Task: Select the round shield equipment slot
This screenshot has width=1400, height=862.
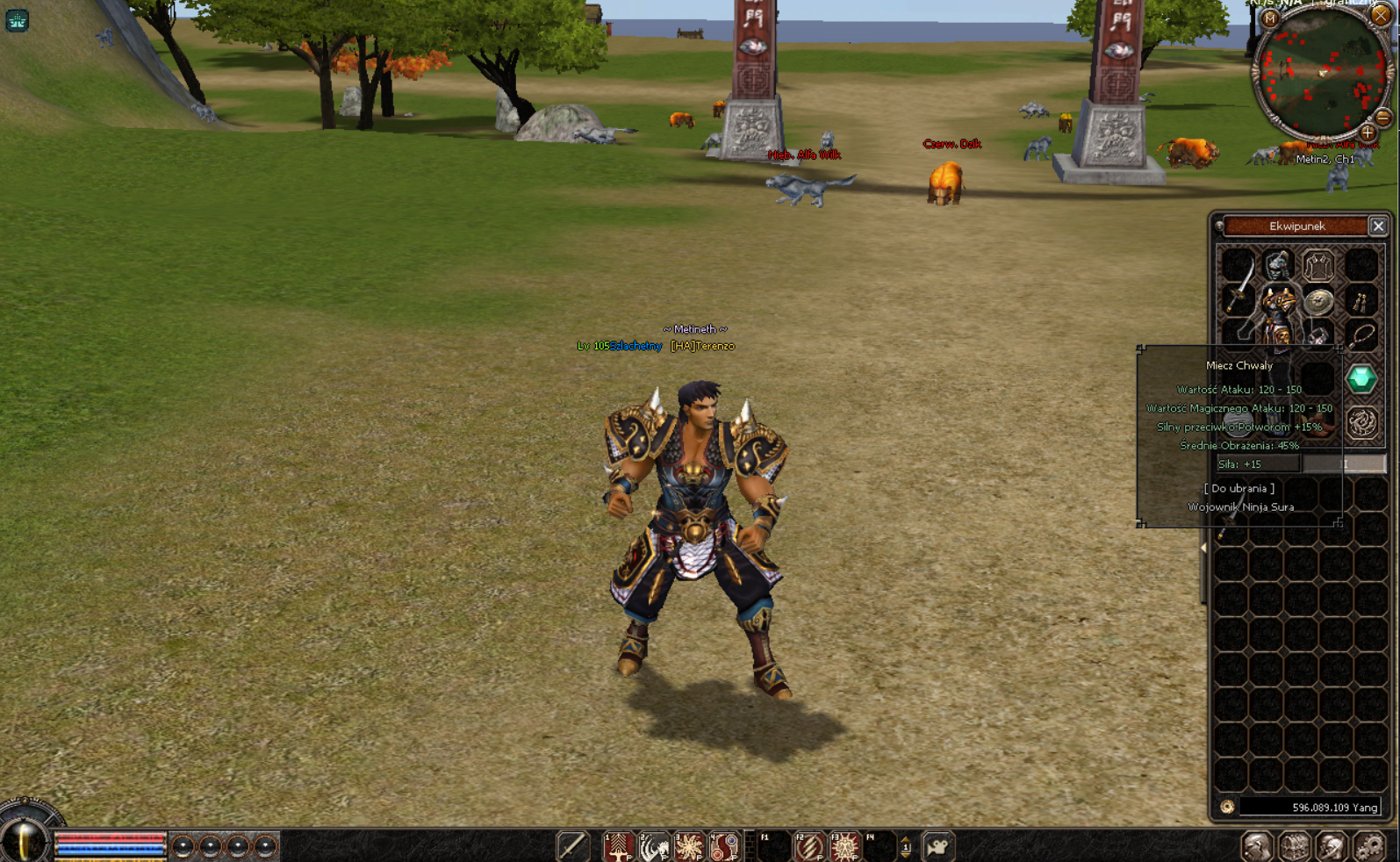Action: (1317, 301)
